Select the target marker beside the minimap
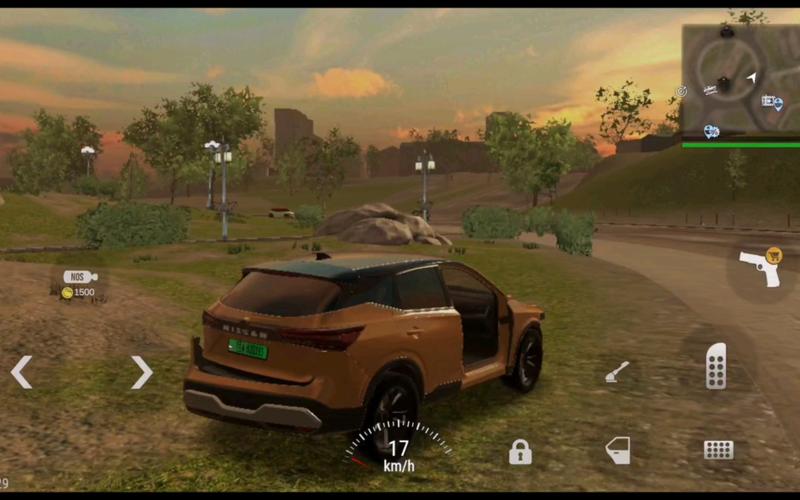800x500 pixels. (681, 91)
